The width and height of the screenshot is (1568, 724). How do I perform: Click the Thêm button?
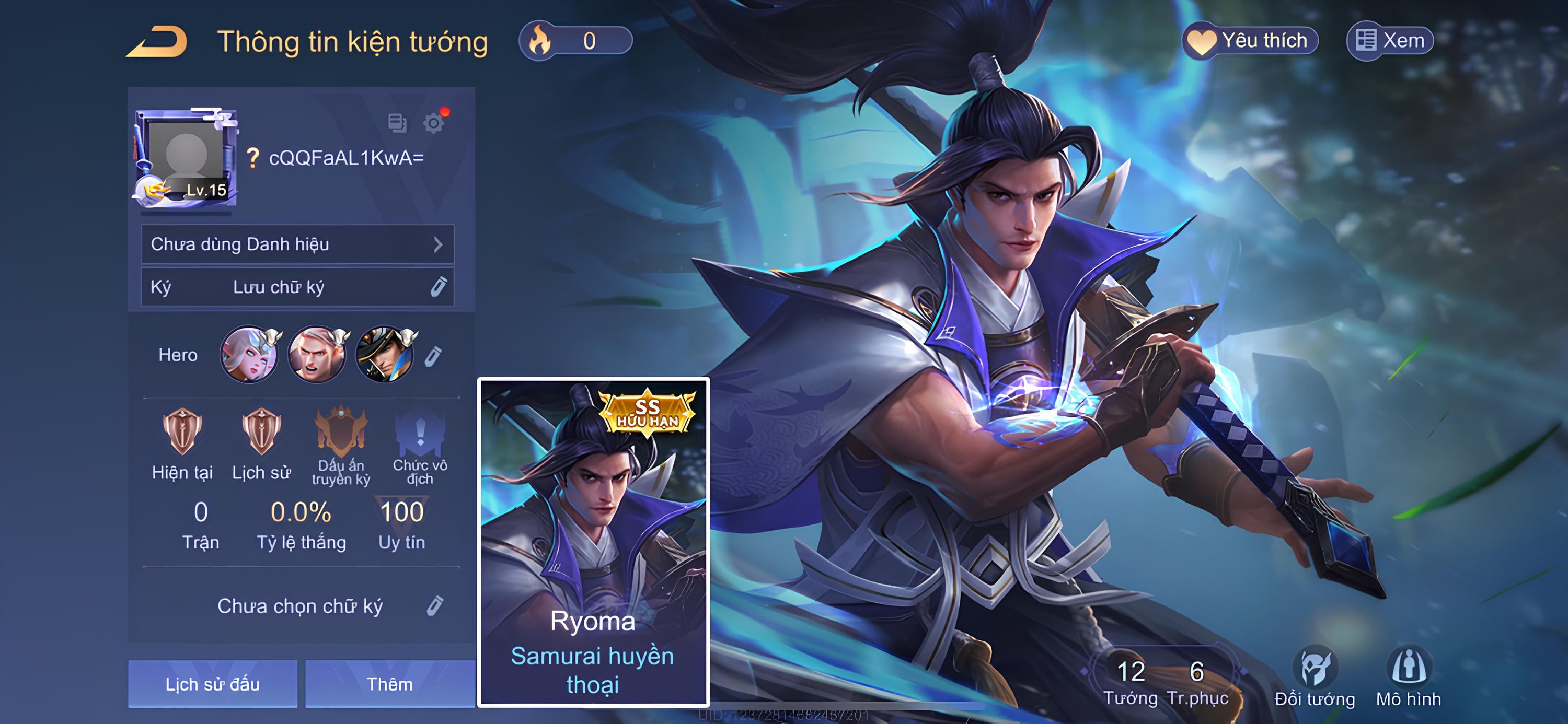[x=389, y=684]
